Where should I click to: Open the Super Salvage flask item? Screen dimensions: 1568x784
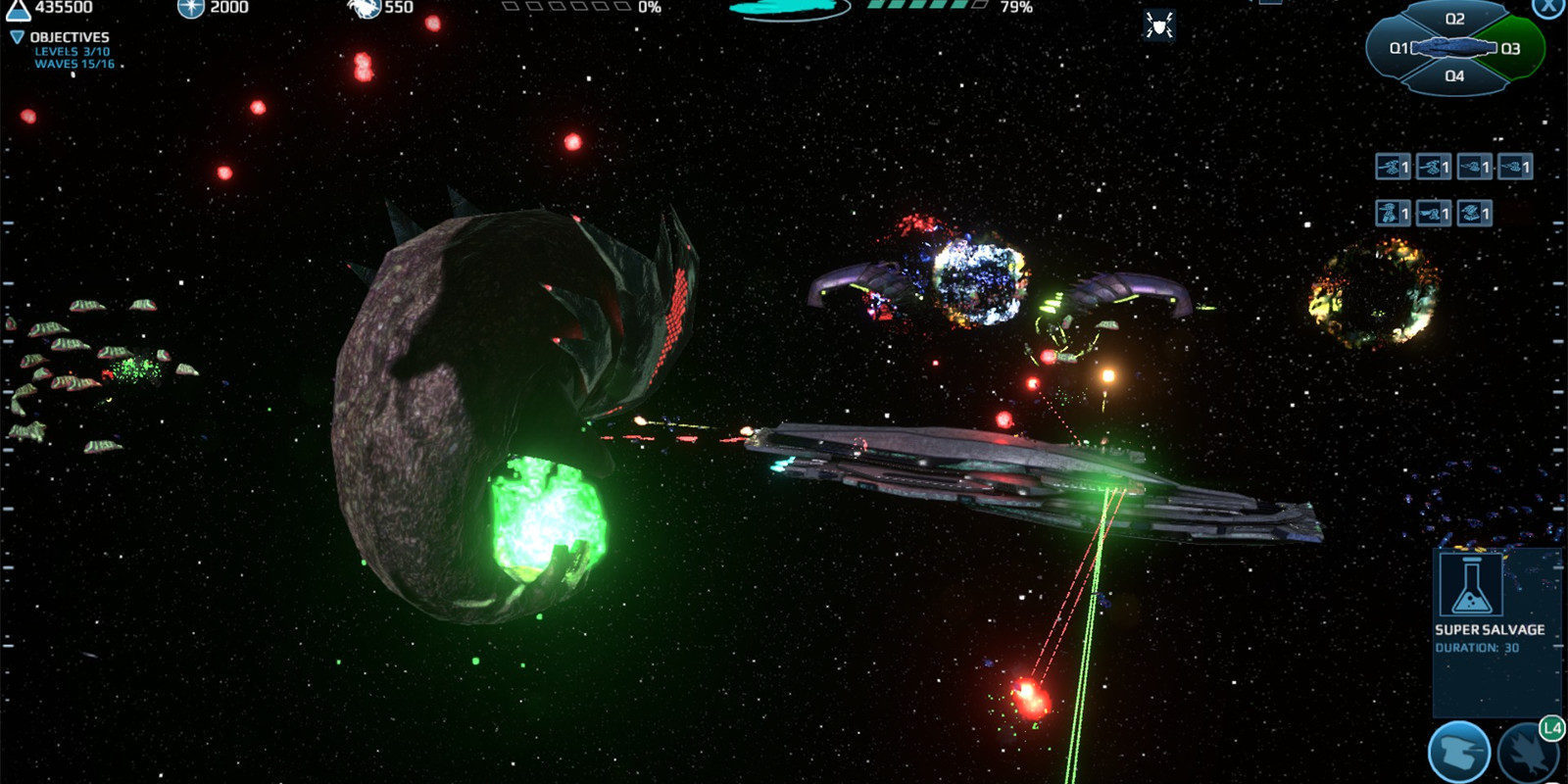tap(1471, 585)
